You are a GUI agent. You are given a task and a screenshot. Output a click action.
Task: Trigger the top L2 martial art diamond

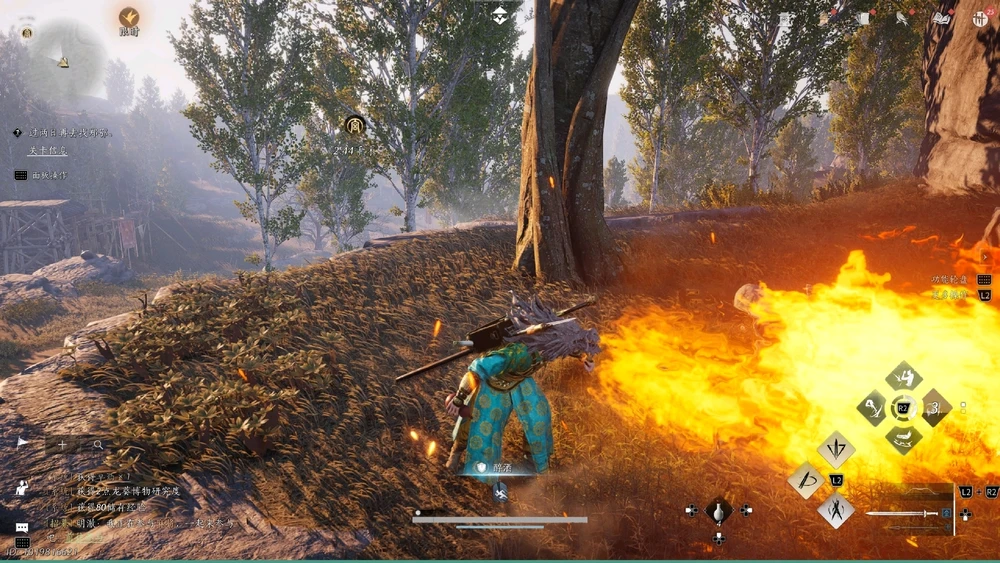pyautogui.click(x=836, y=450)
